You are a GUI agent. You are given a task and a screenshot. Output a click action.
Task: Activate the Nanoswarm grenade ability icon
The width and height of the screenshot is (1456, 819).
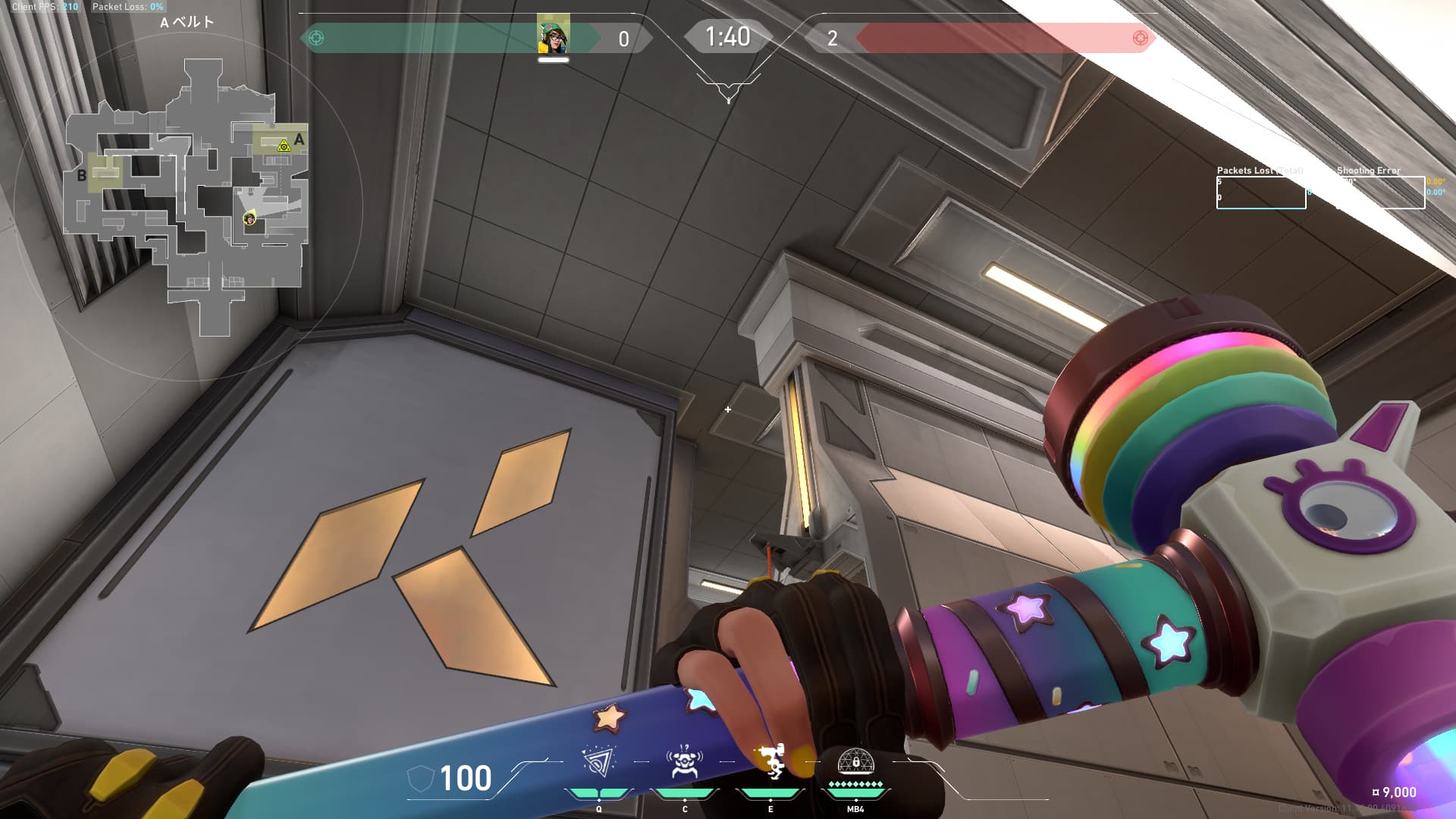pyautogui.click(x=598, y=762)
